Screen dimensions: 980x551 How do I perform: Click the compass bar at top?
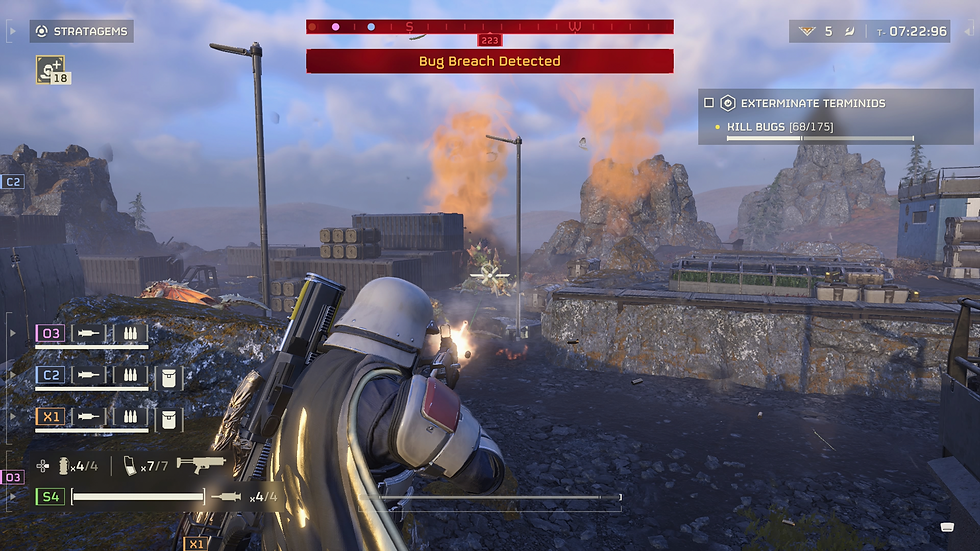point(489,27)
